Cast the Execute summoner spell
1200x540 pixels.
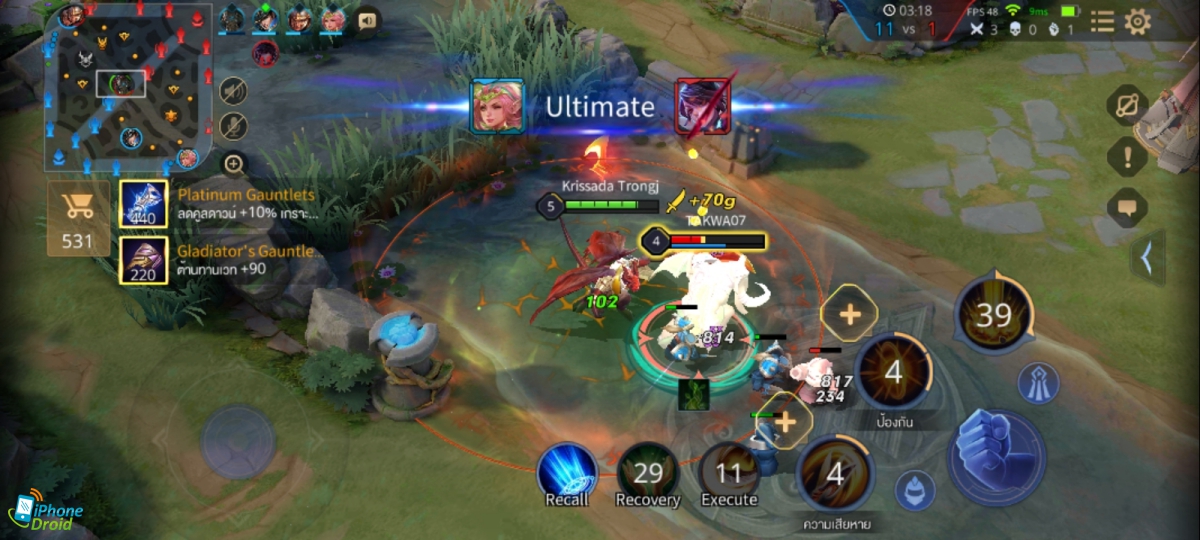(x=728, y=472)
